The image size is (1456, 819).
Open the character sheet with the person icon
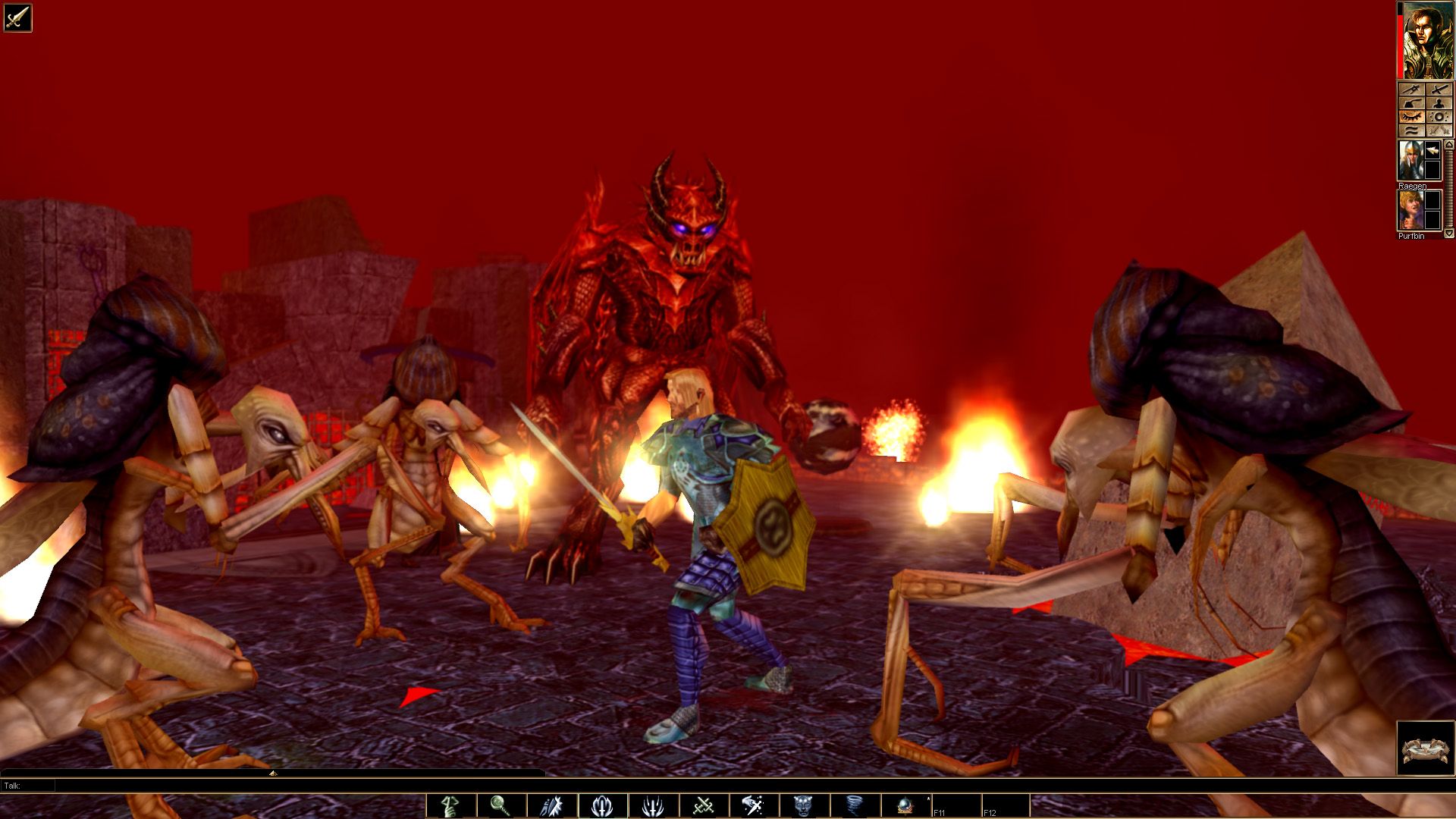tap(1439, 102)
